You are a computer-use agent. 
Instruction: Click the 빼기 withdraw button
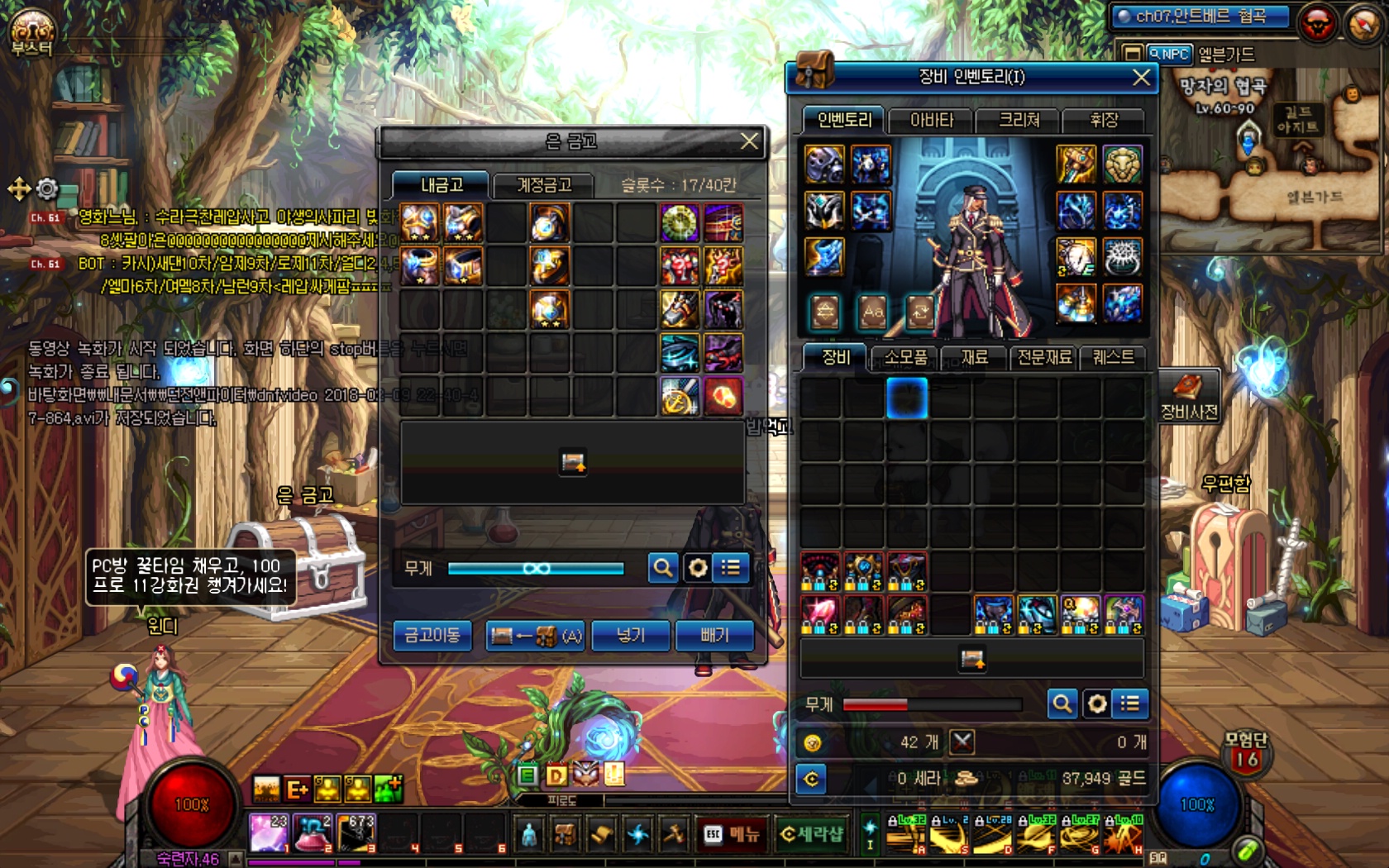714,636
